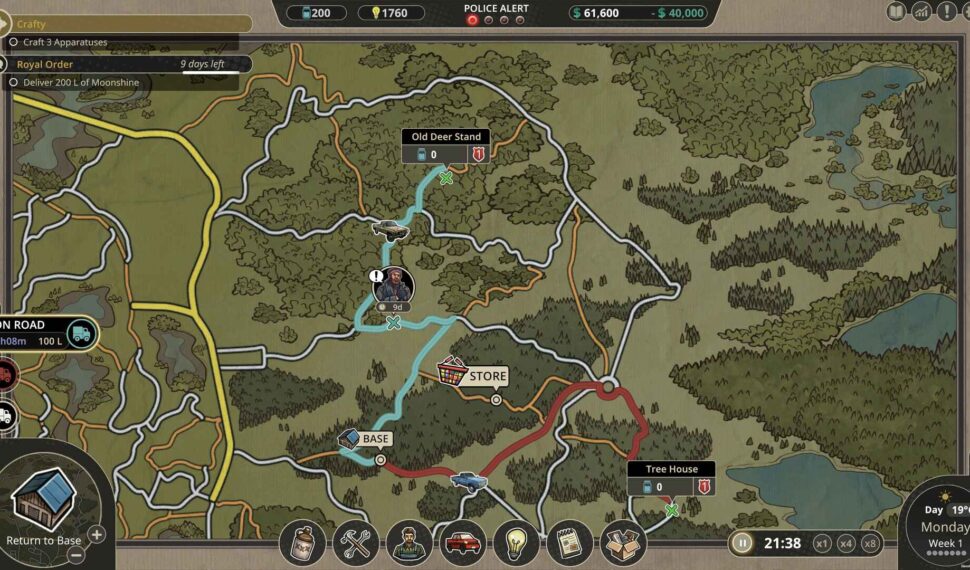Set game speed to x1
This screenshot has width=970, height=570.
pos(822,543)
